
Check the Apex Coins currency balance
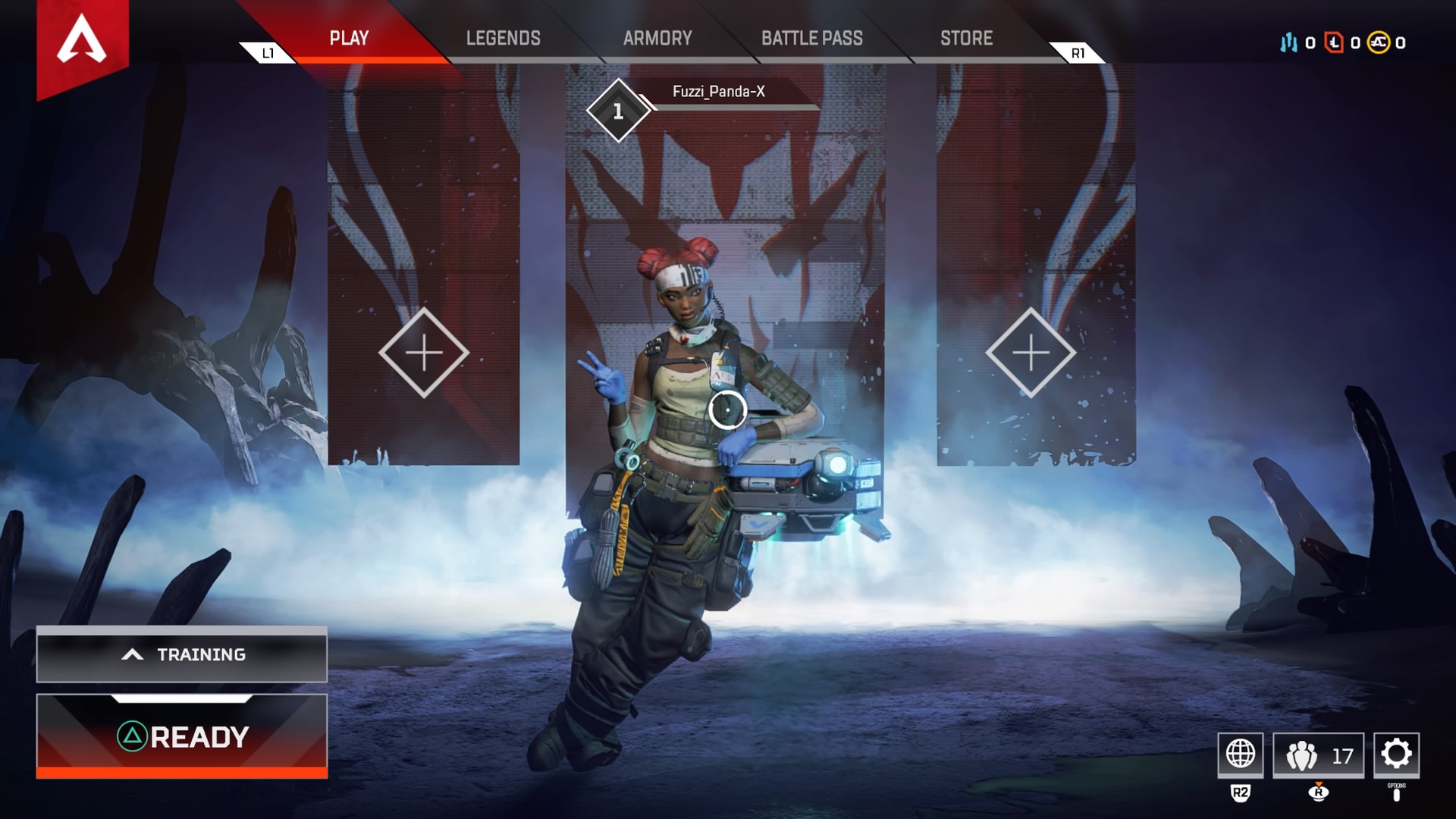click(x=1387, y=42)
